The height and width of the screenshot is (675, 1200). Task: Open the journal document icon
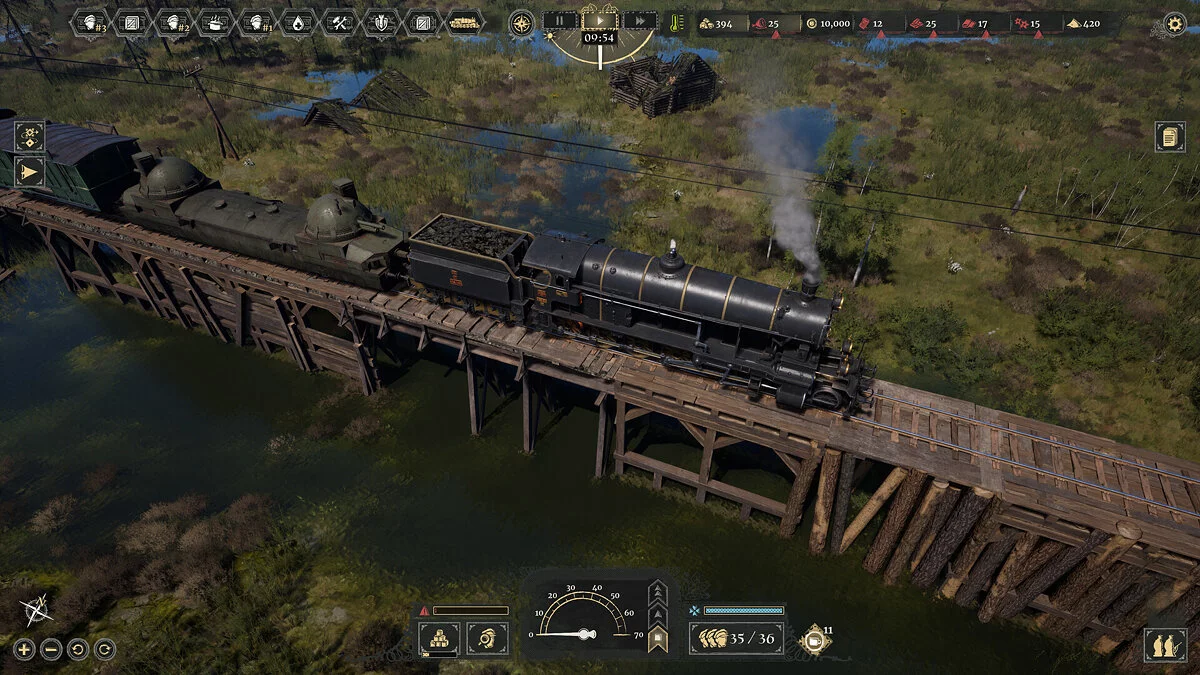(x=1170, y=137)
